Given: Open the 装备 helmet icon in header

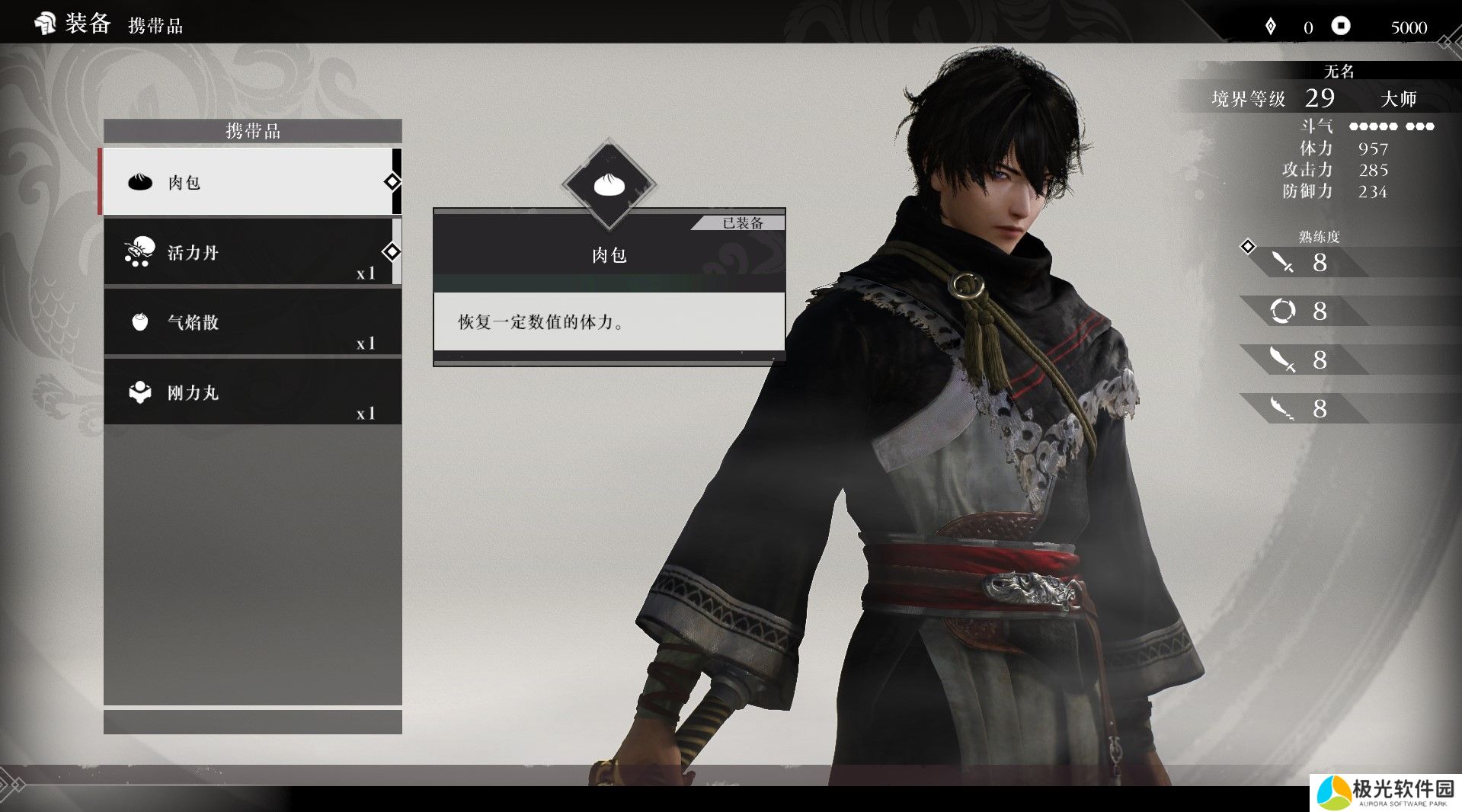Looking at the screenshot, I should click(45, 24).
